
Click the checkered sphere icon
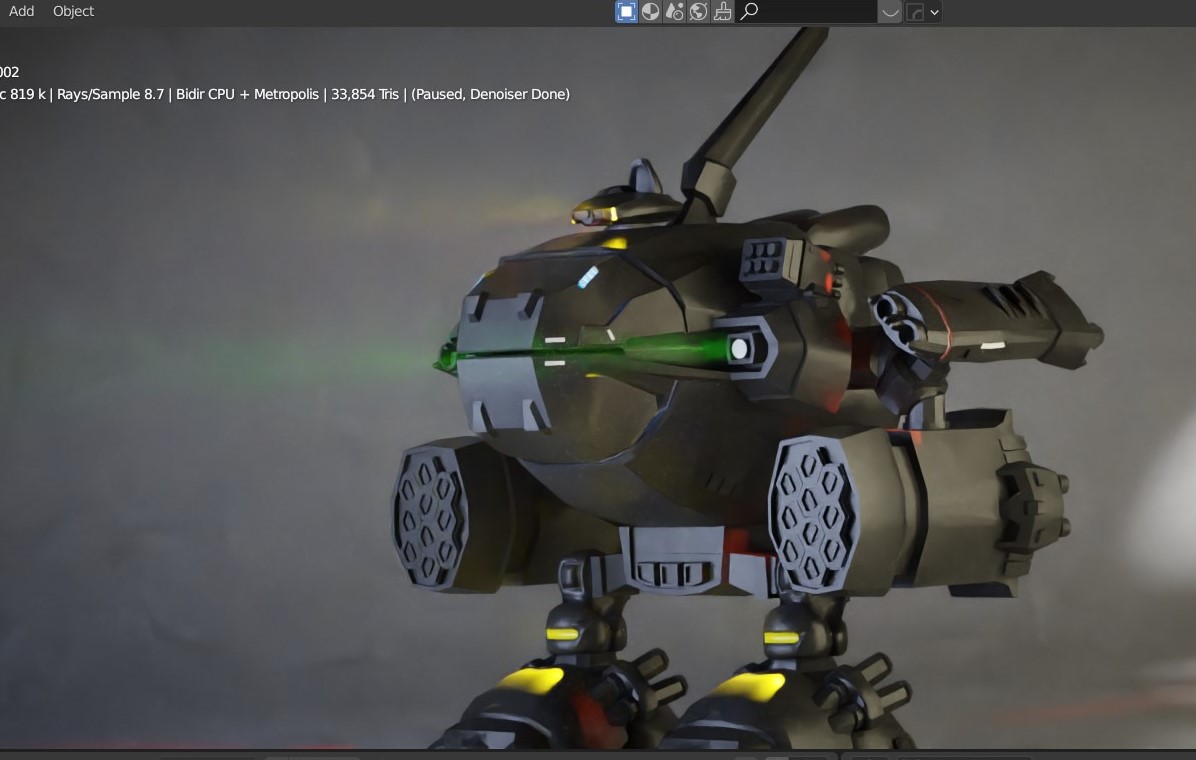[650, 12]
